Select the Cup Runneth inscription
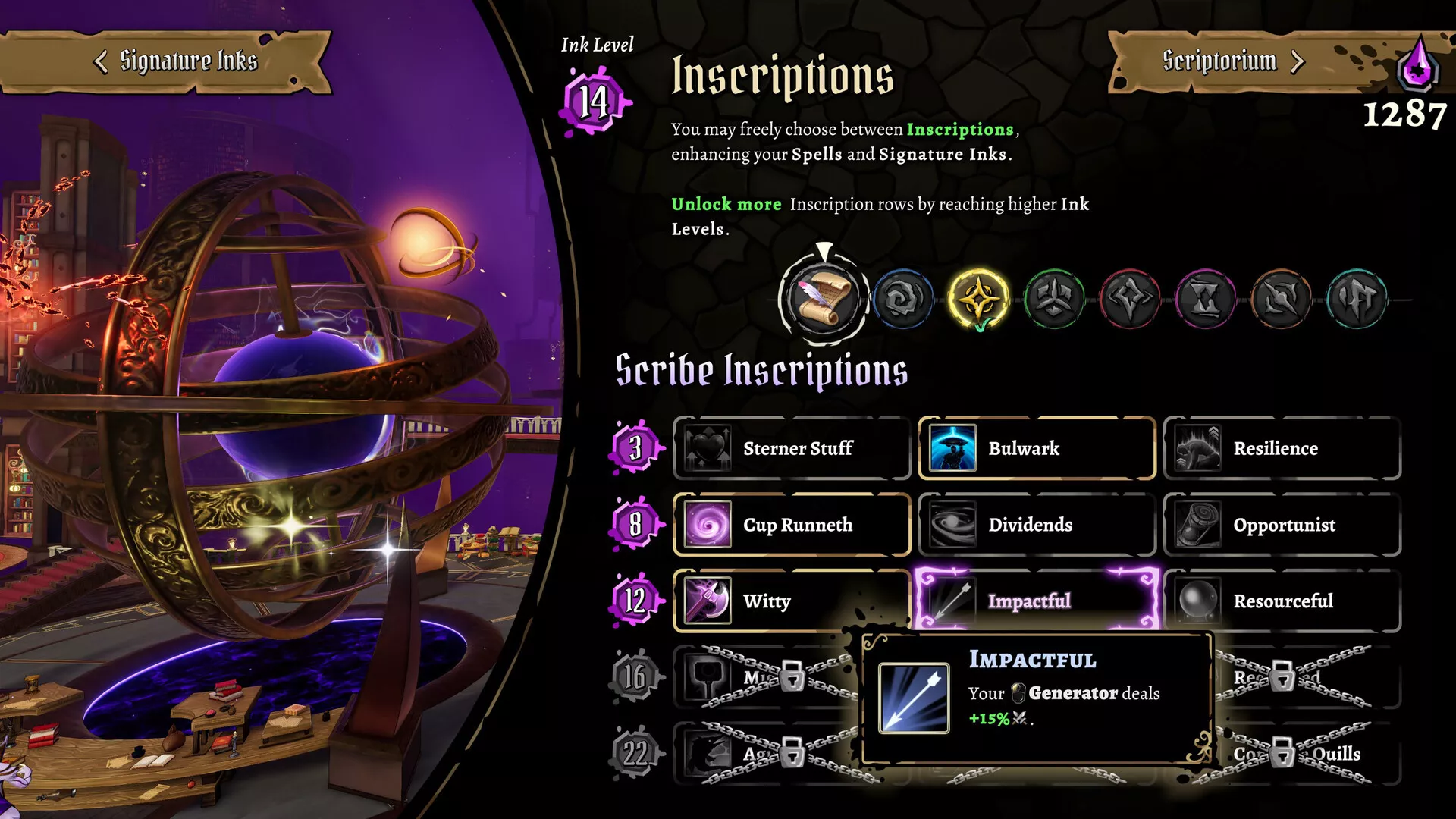 [x=792, y=525]
